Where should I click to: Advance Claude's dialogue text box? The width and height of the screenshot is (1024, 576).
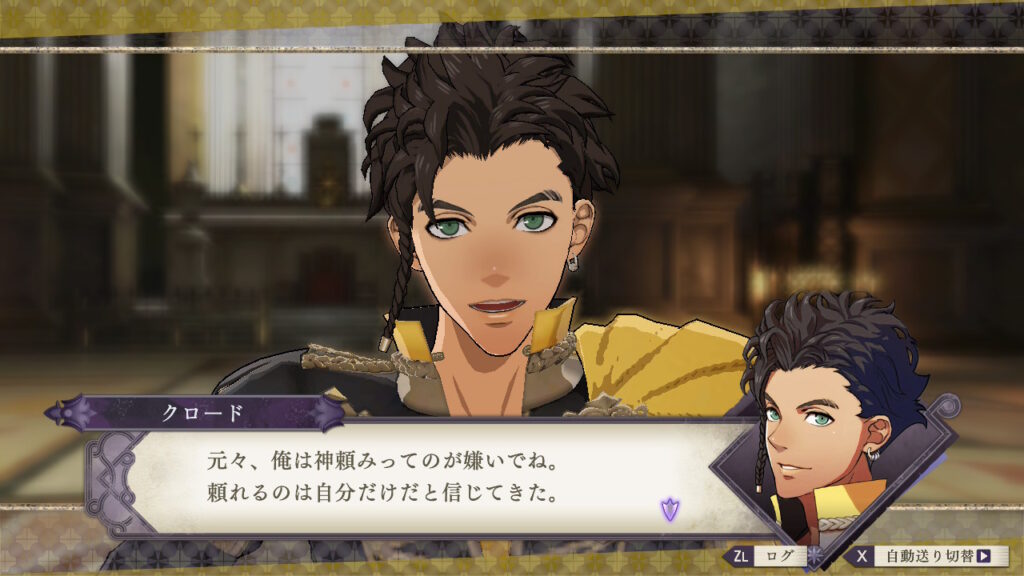[420, 478]
